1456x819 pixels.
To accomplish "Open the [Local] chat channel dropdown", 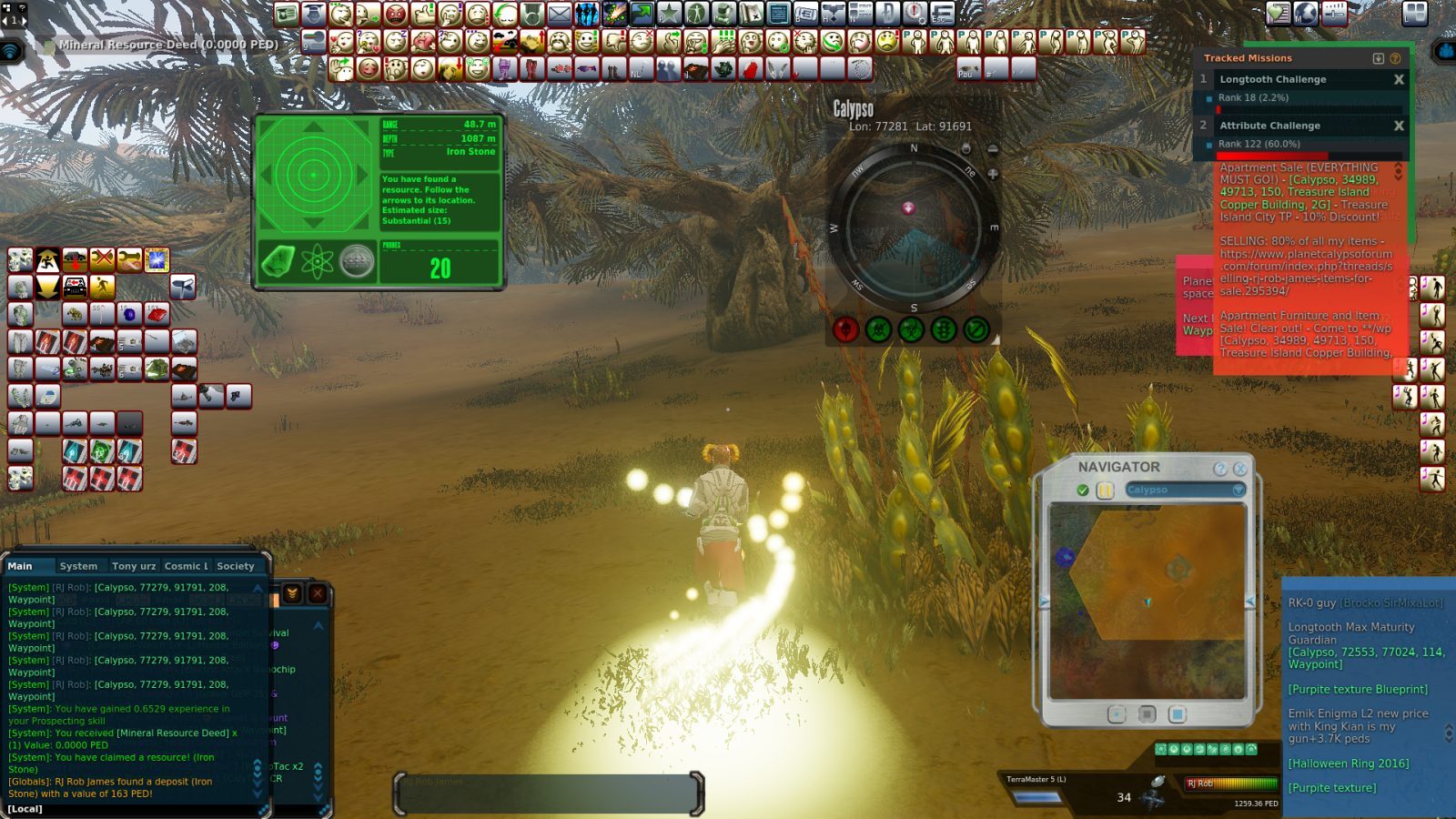I will click(23, 808).
